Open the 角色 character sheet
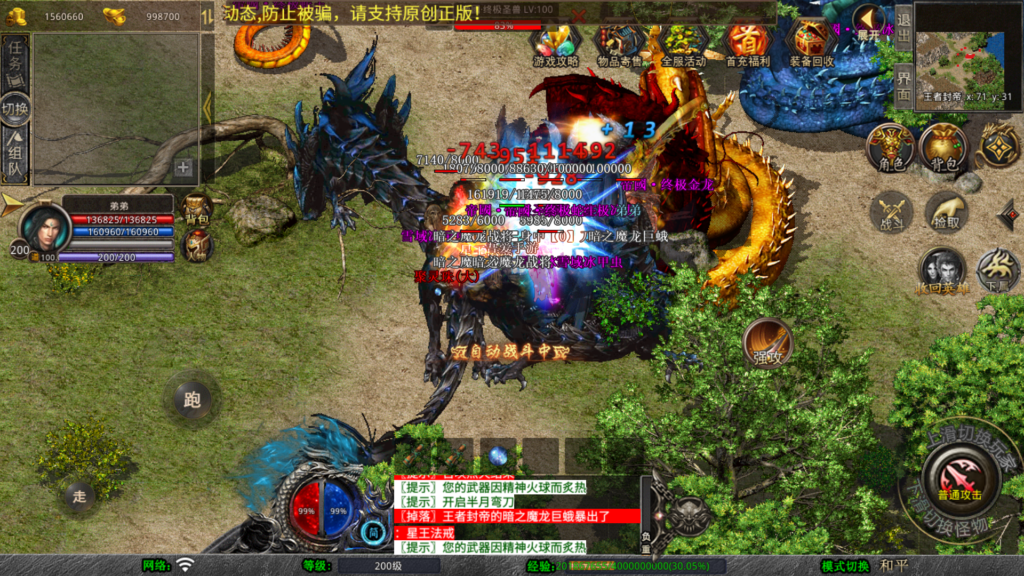Screen dimensions: 1024x576 890,147
